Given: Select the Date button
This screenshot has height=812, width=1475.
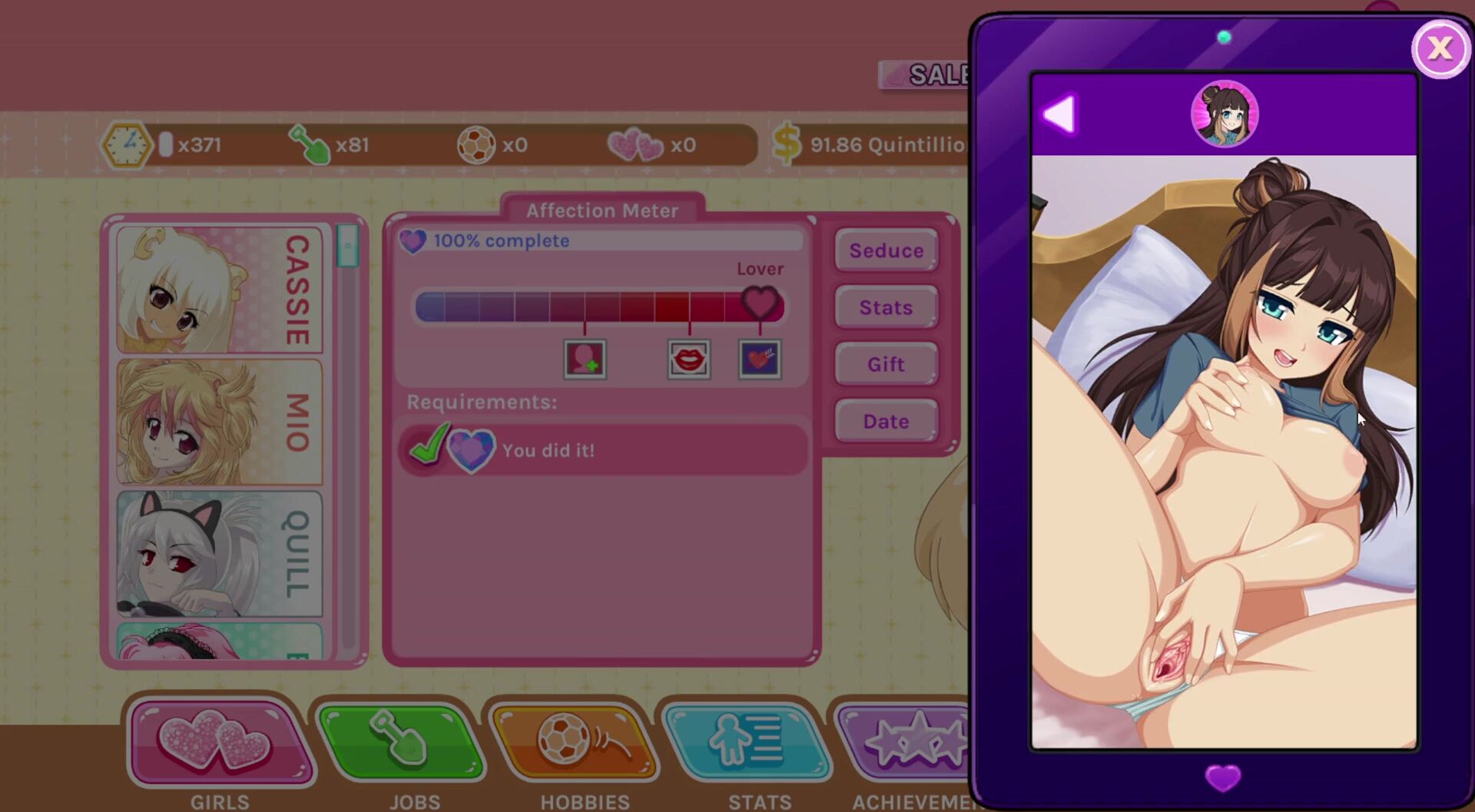Looking at the screenshot, I should [x=886, y=421].
